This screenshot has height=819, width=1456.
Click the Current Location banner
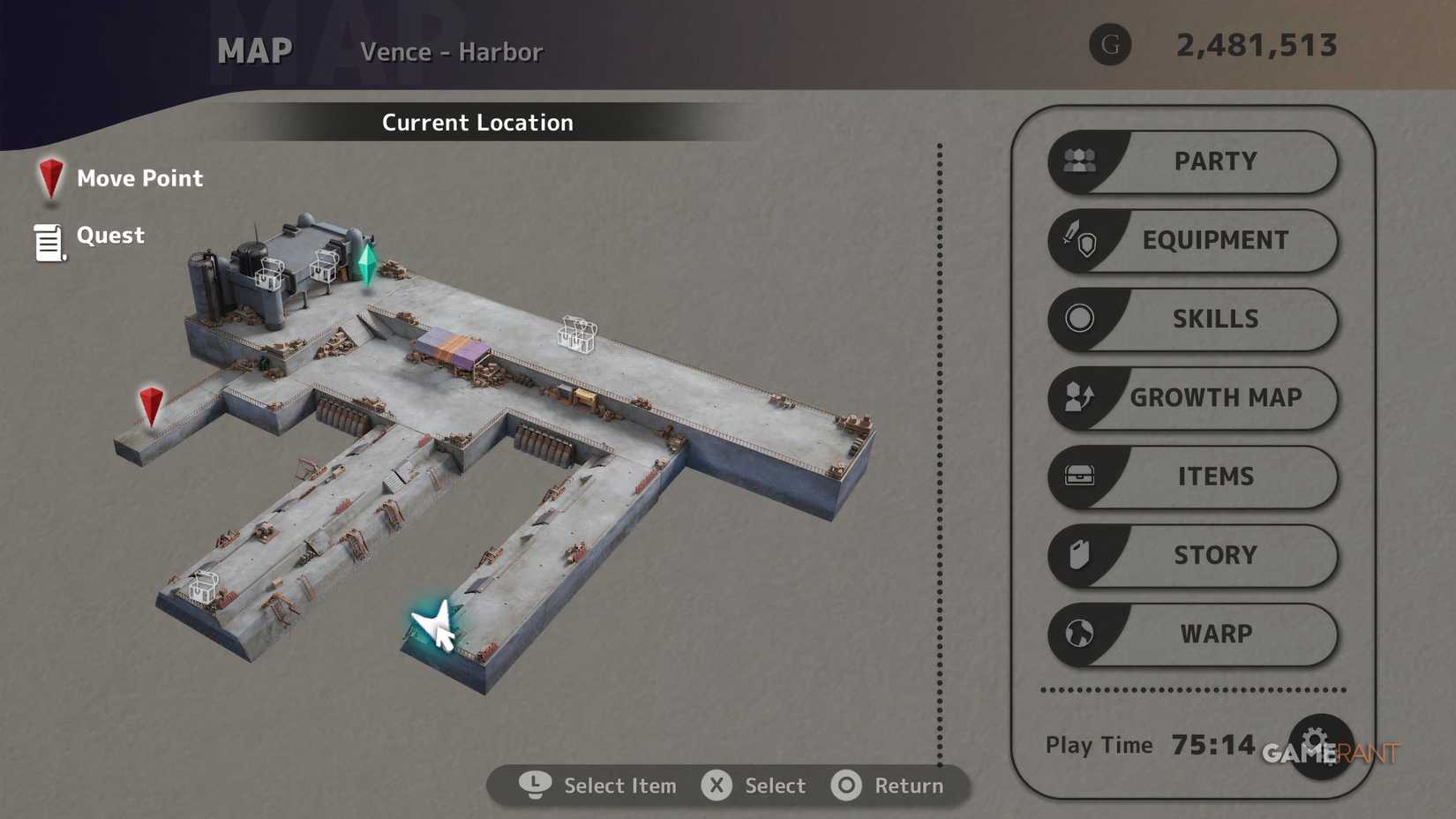(477, 123)
